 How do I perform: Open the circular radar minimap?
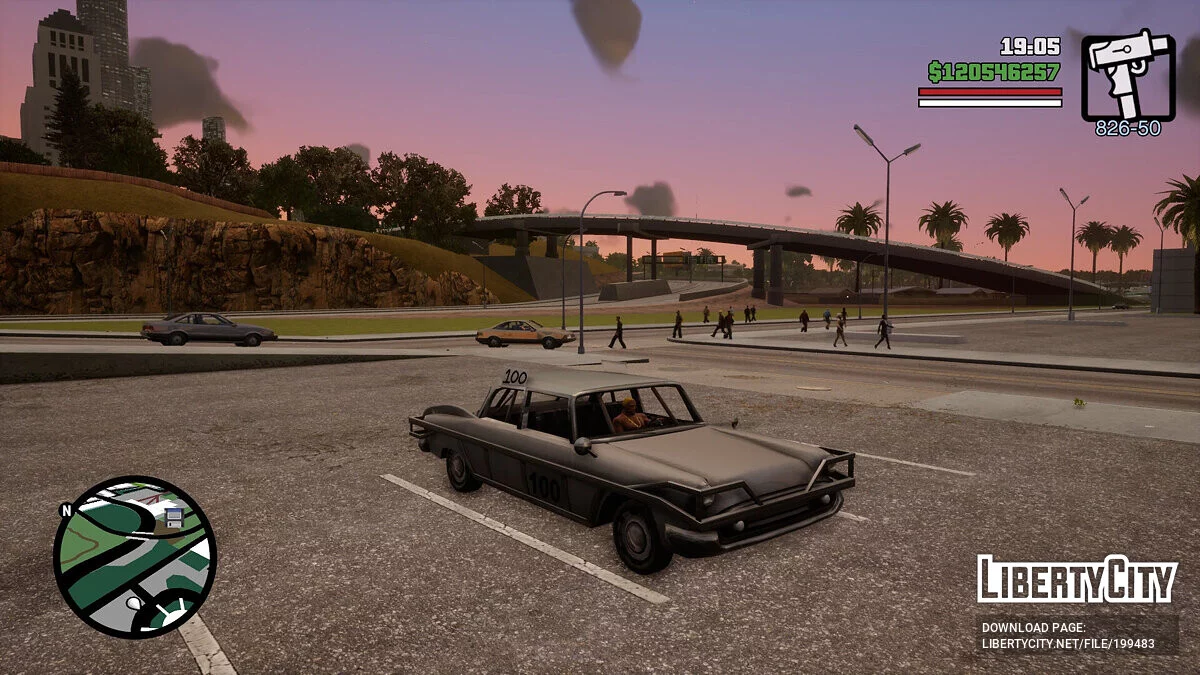(134, 556)
